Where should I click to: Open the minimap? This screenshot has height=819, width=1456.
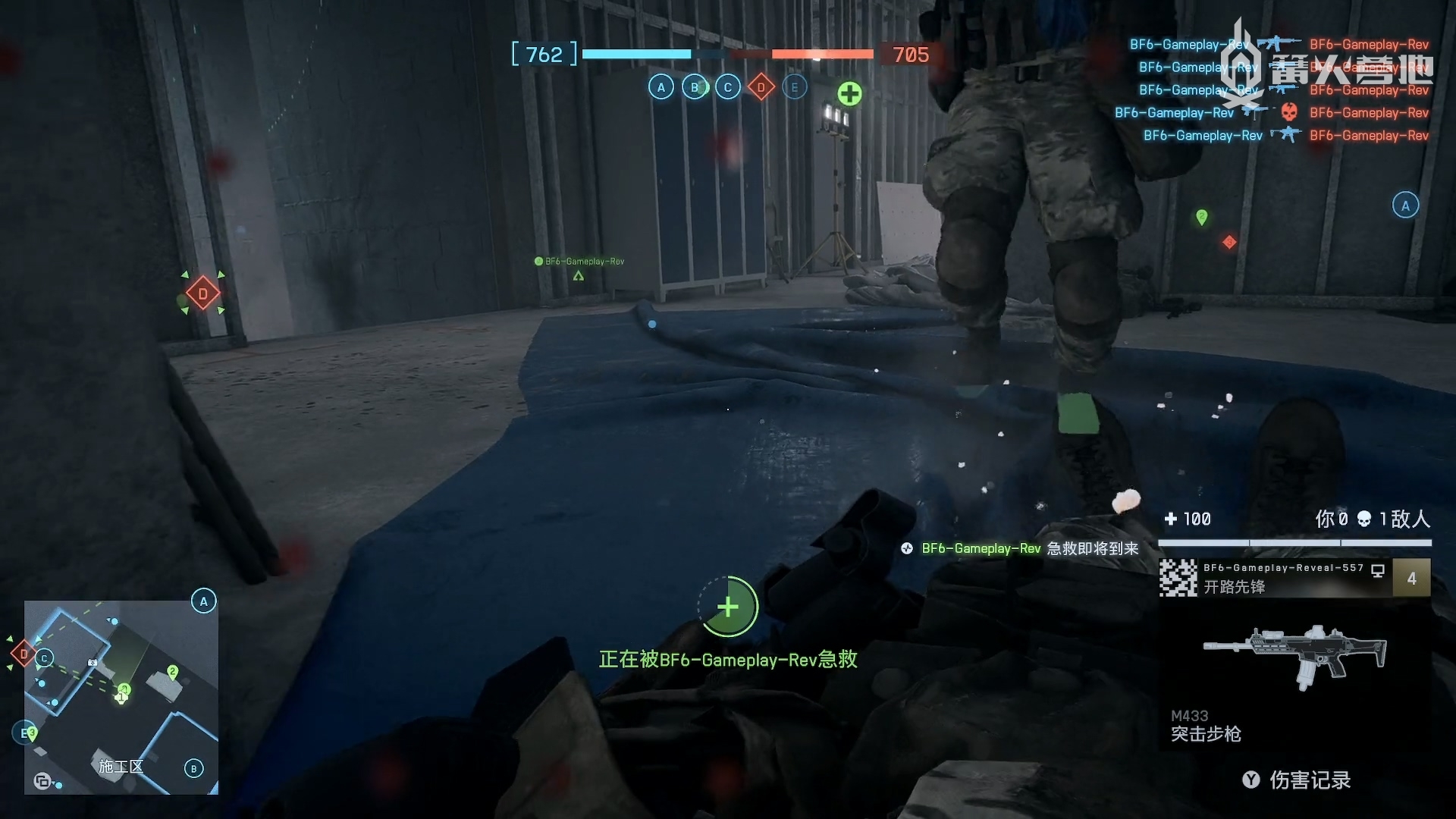click(121, 697)
